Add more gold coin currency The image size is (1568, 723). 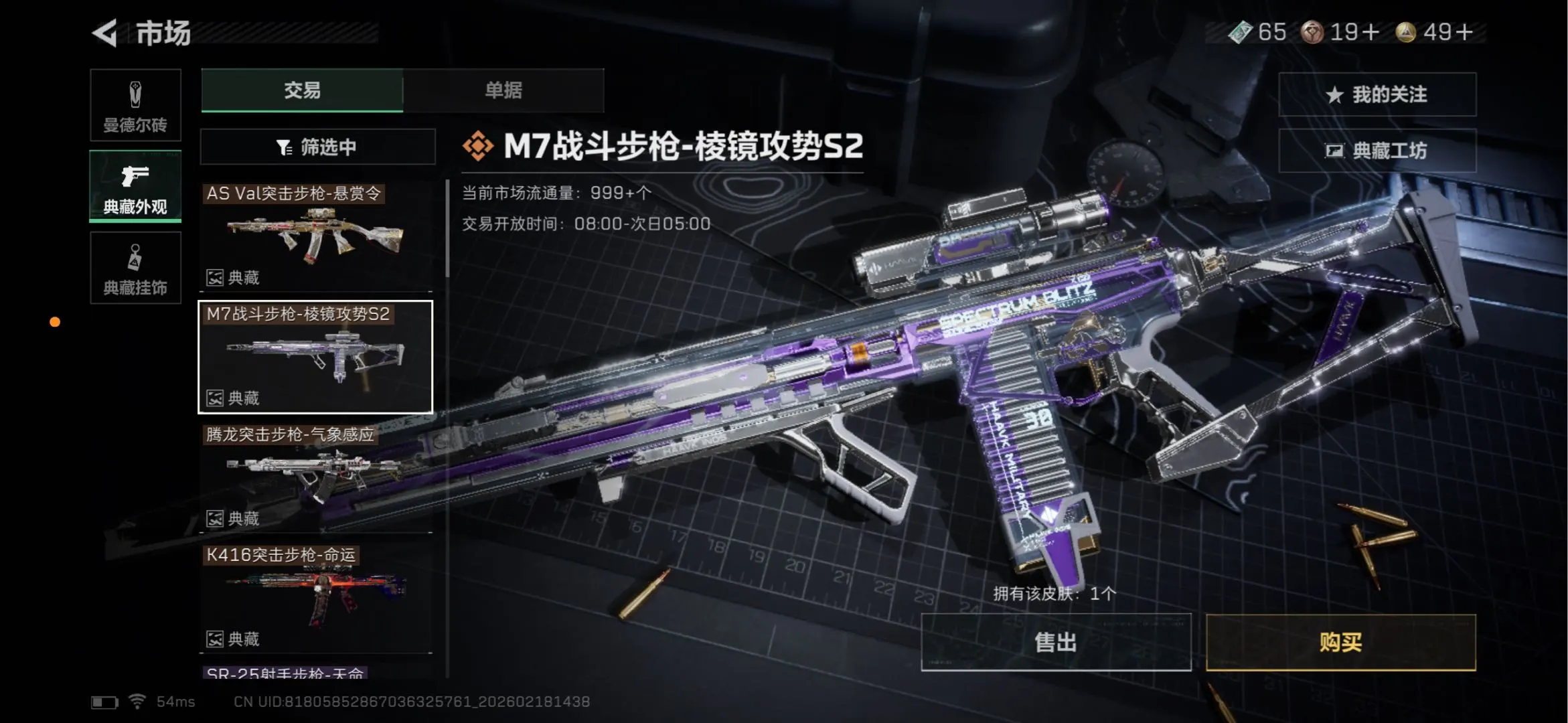[1465, 32]
